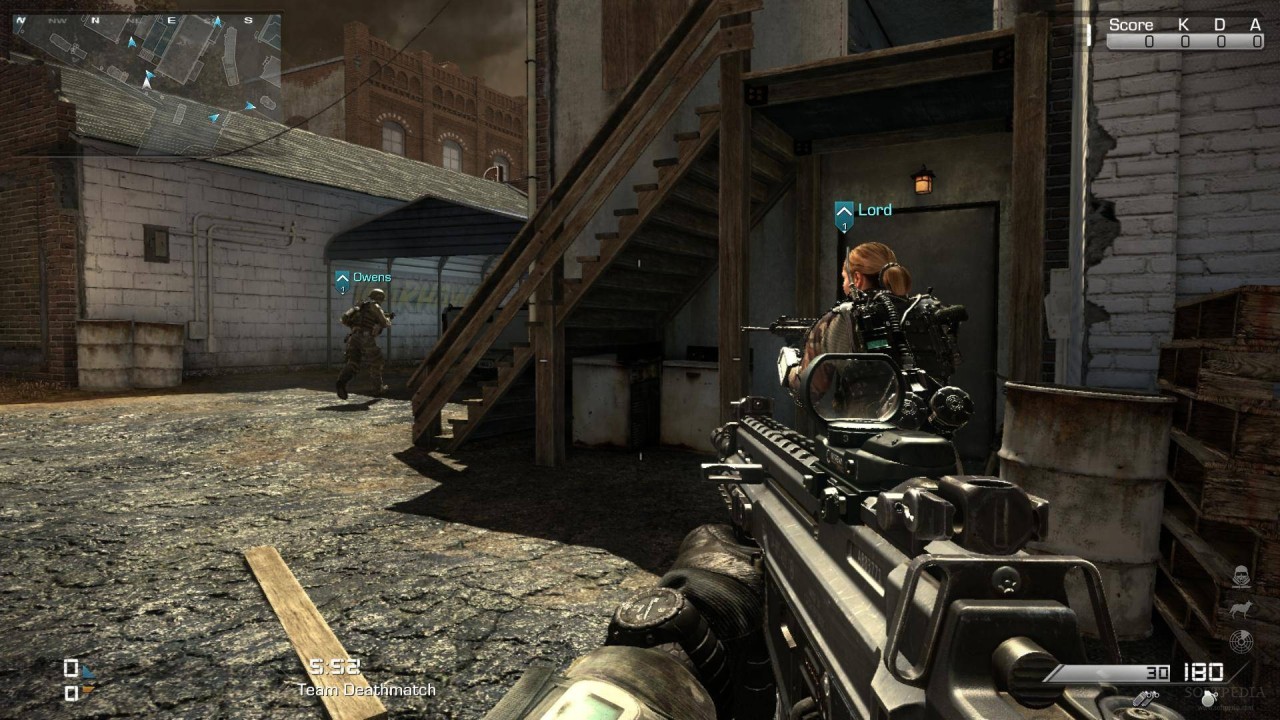
Task: Click the blue team score emblem
Action: (88, 671)
